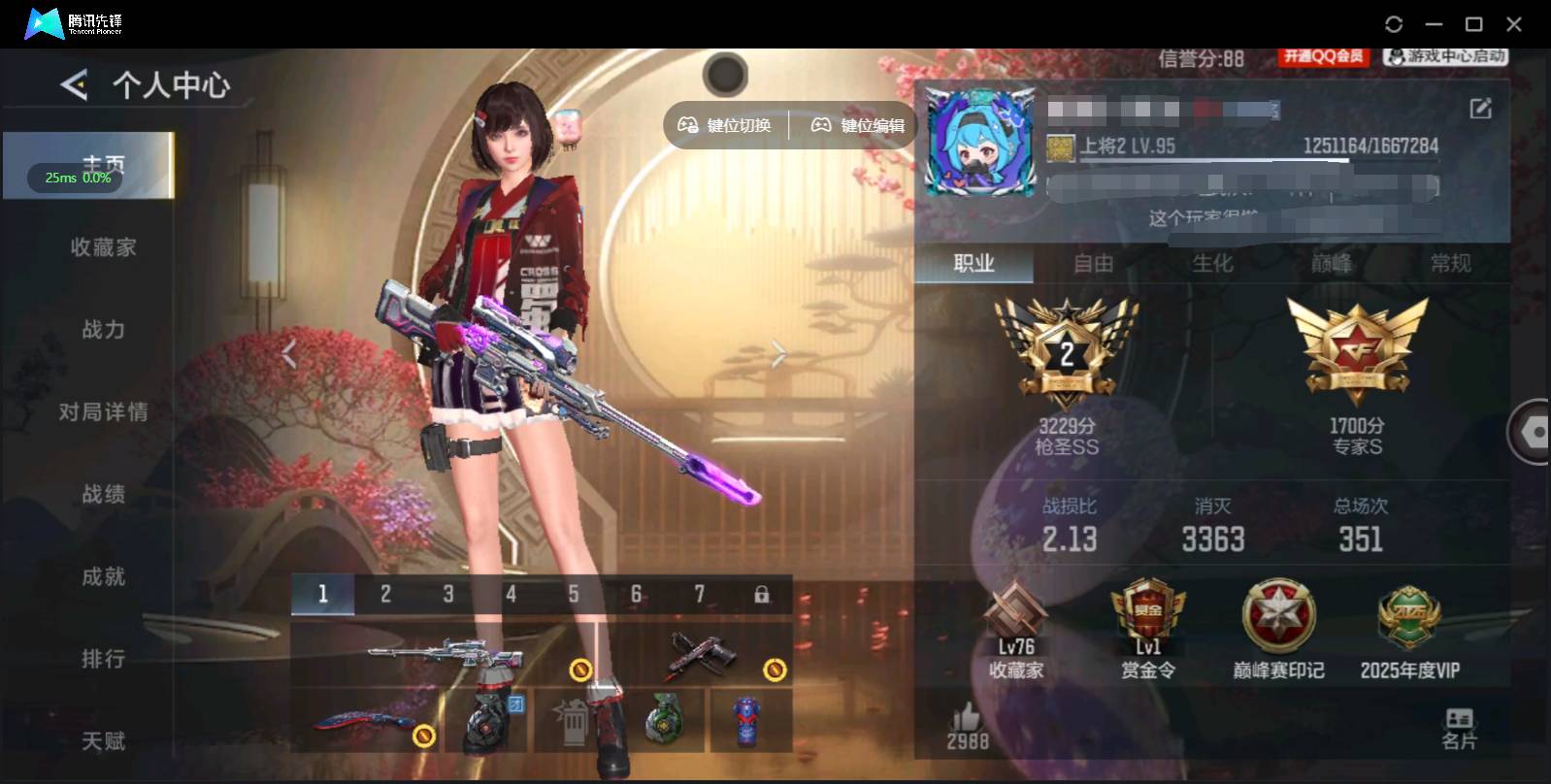Open the 键位切换 key binding switcher
This screenshot has width=1551, height=784.
pos(725,124)
